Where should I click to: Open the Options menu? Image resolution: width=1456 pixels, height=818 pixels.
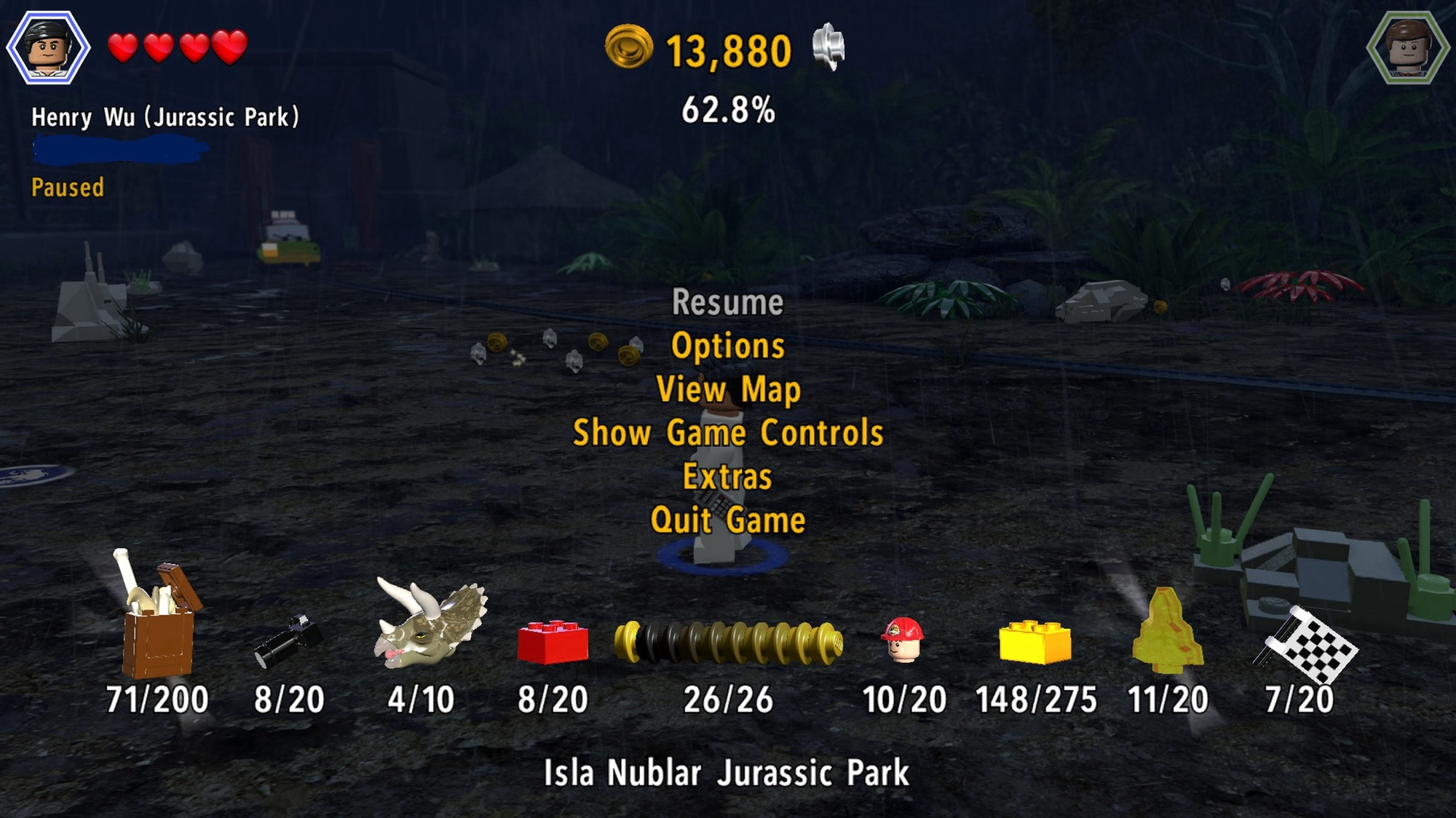(727, 346)
